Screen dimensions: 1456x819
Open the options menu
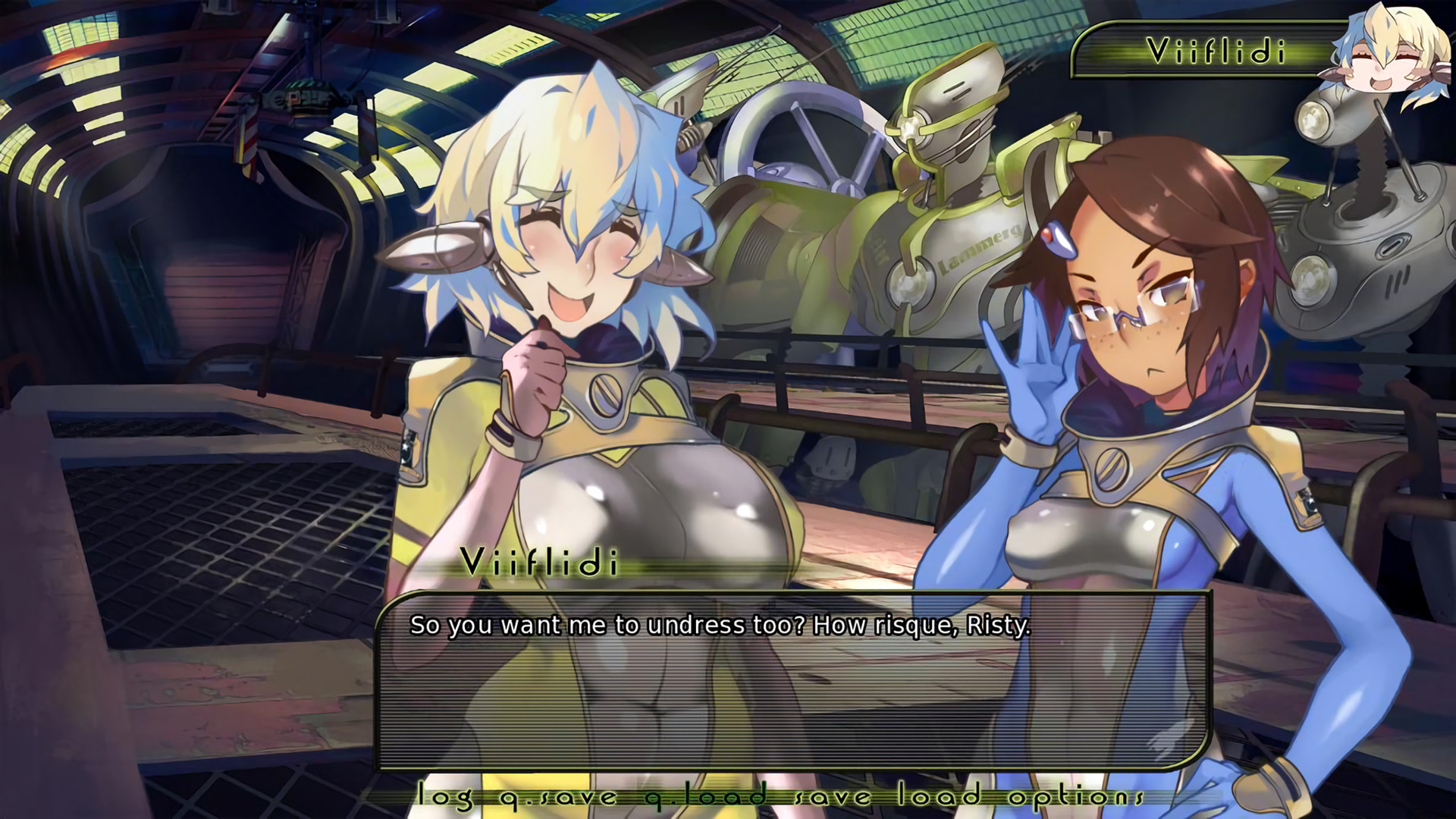(x=1076, y=796)
